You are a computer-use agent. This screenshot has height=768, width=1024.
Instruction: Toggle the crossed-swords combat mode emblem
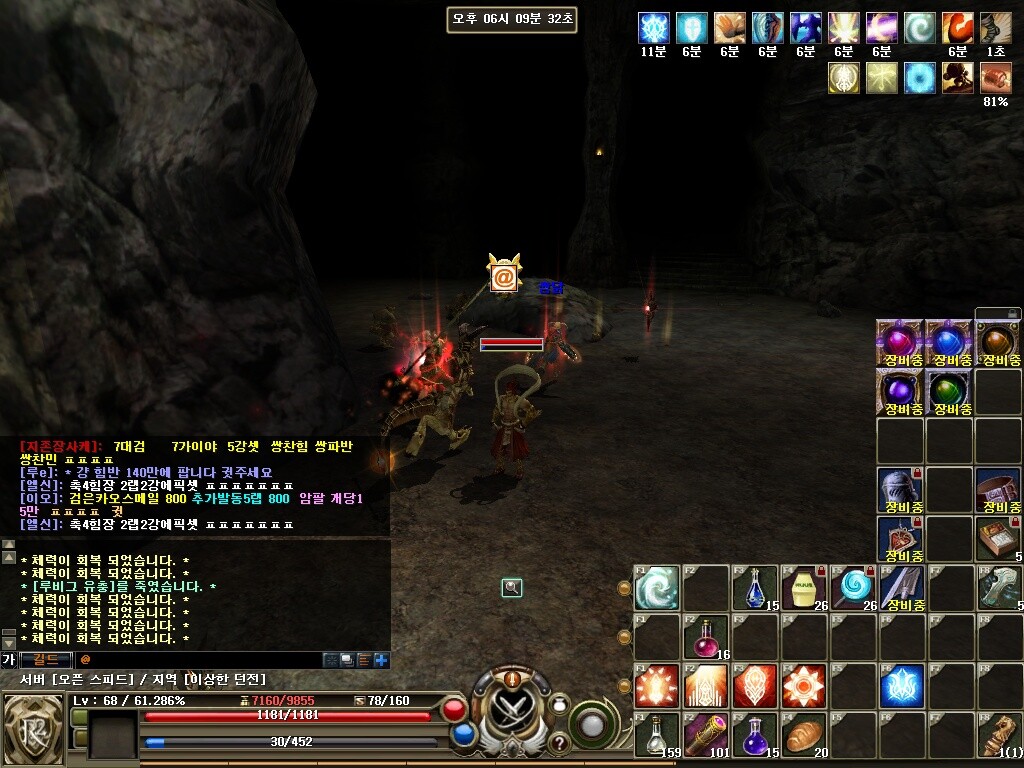[x=512, y=707]
